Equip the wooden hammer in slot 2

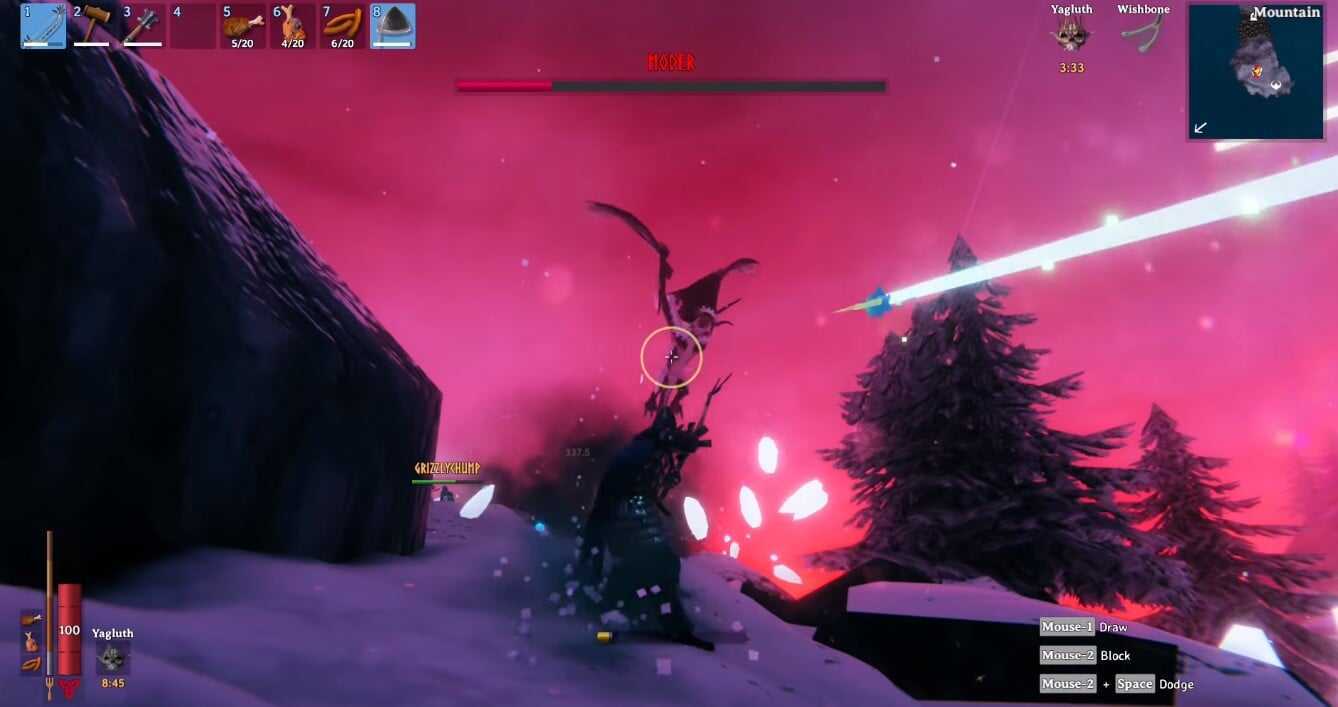pos(93,26)
